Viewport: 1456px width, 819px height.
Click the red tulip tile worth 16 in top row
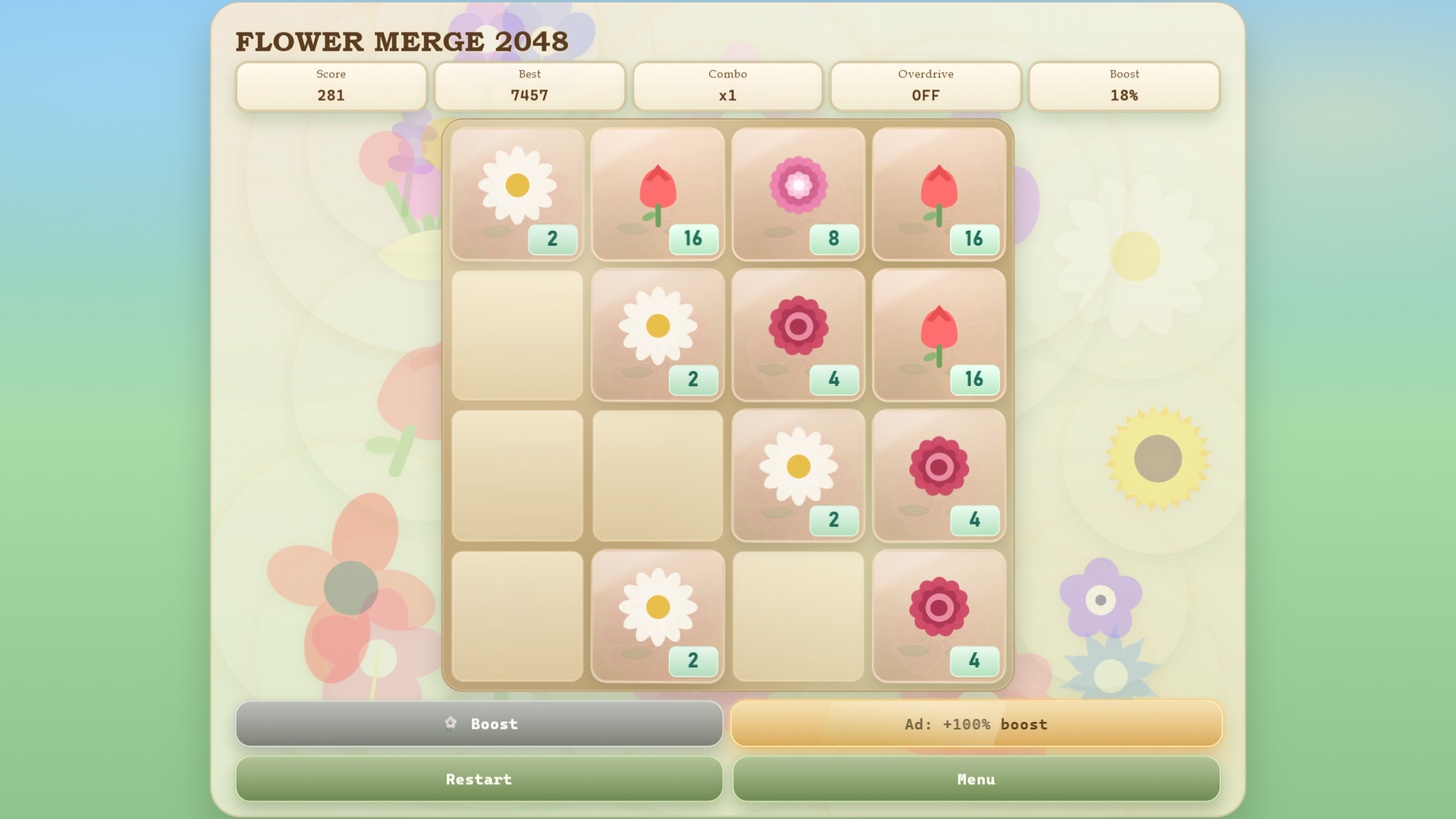coord(657,193)
